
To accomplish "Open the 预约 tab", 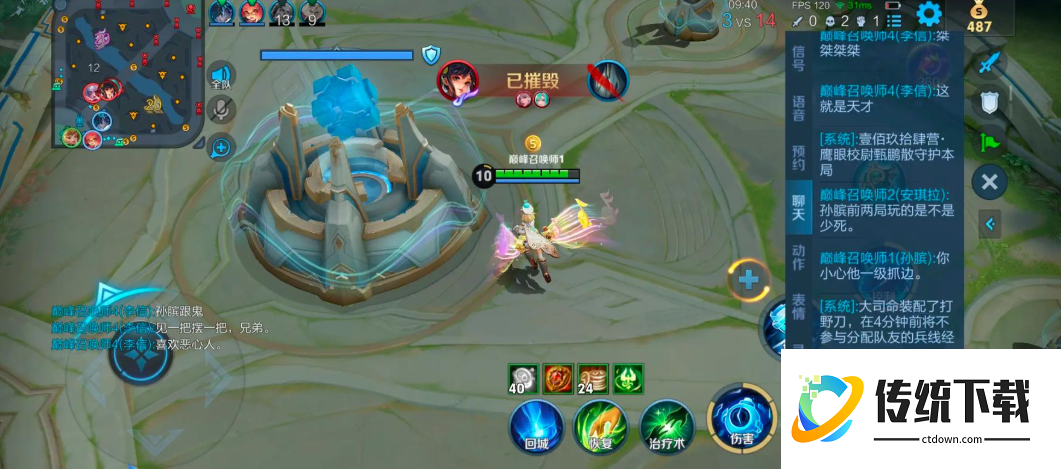I will (x=798, y=157).
